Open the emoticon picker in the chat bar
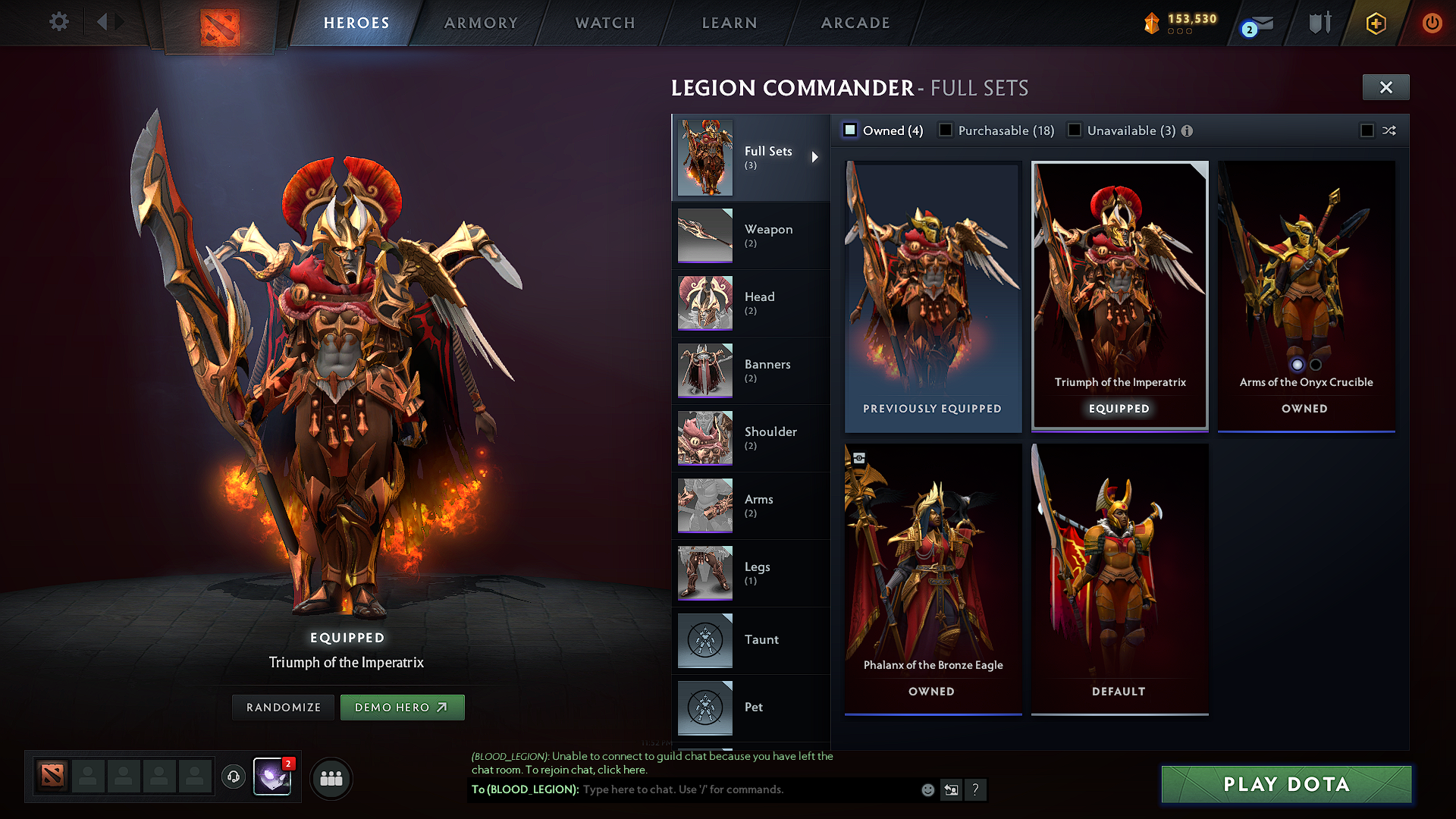 click(x=927, y=789)
